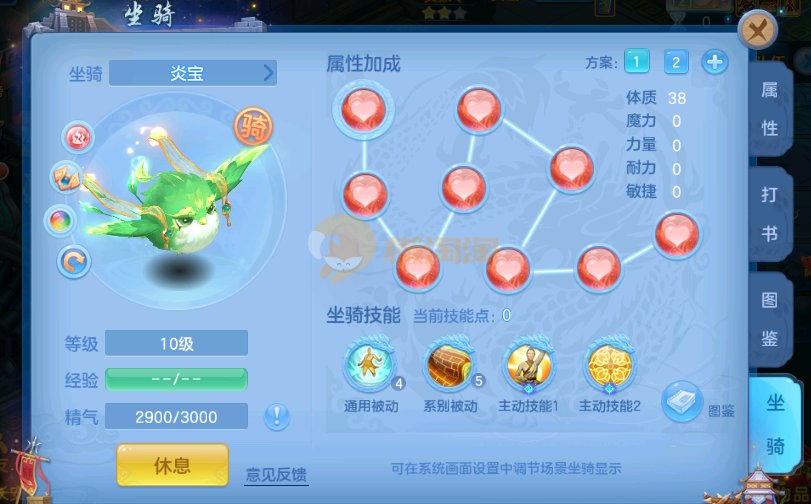Open the skill 图鉴 book icon
Viewport: 811px width, 504px height.
pyautogui.click(x=684, y=400)
